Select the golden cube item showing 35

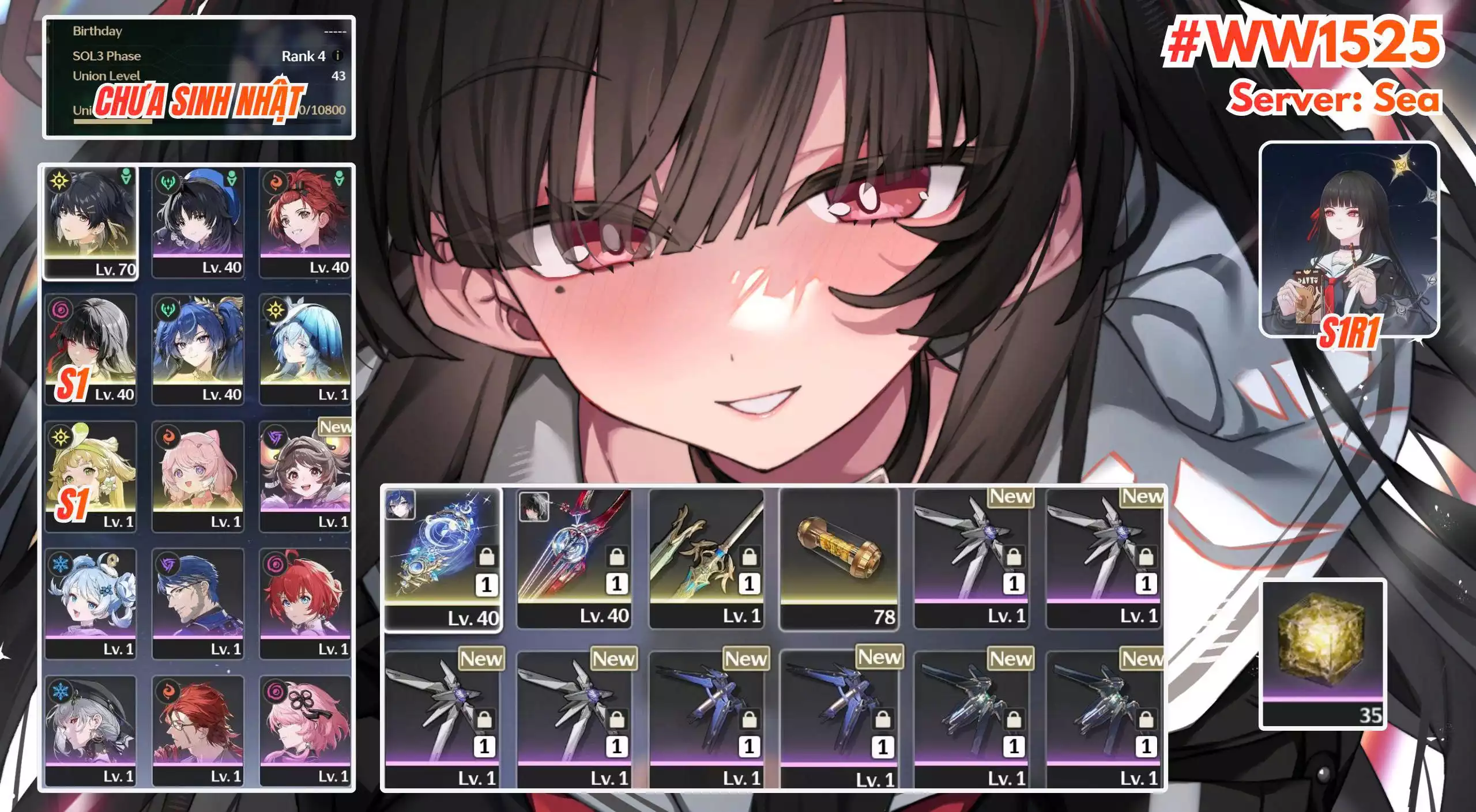pyautogui.click(x=1323, y=654)
